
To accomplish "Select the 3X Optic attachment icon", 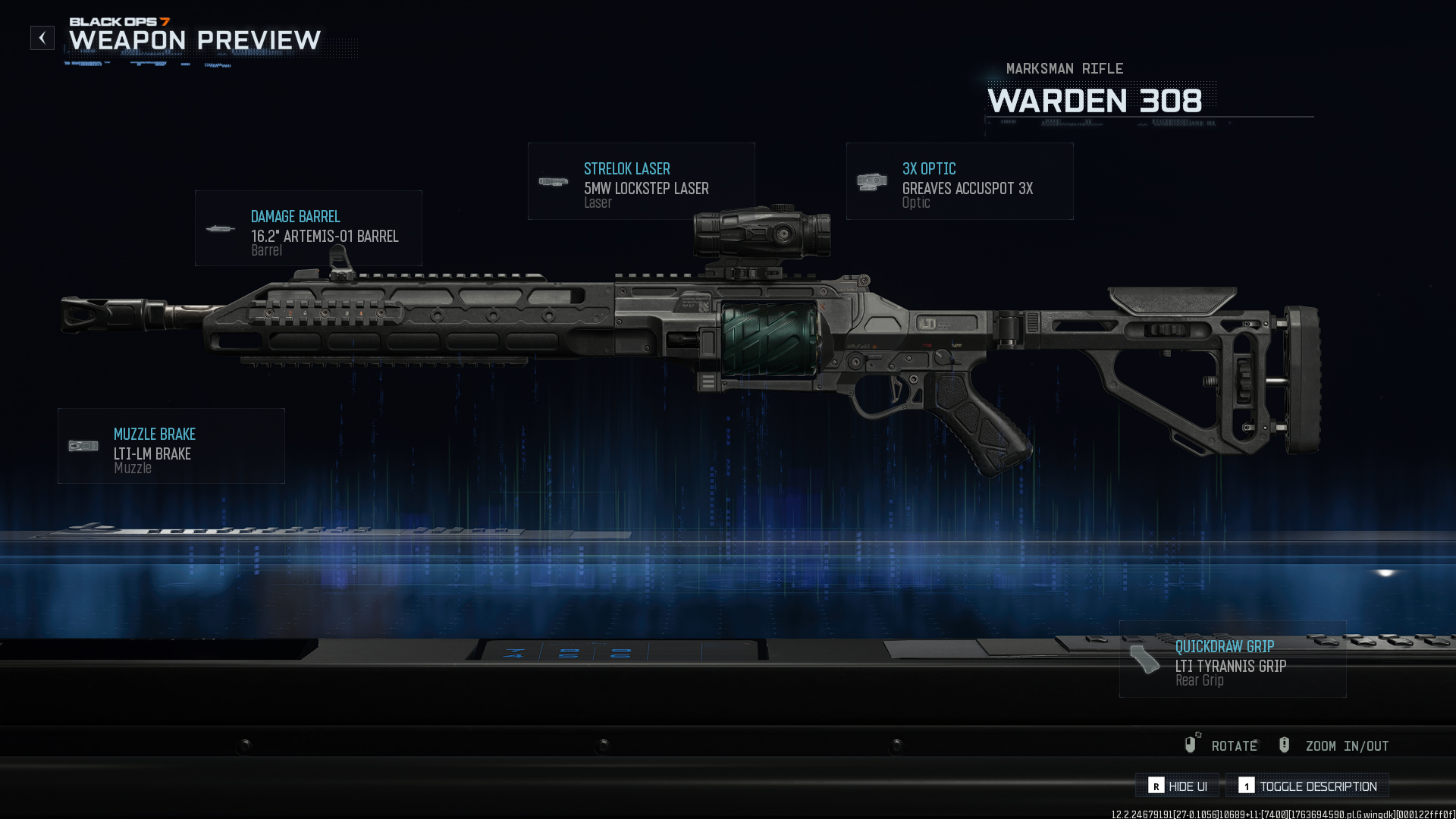I will click(x=871, y=181).
